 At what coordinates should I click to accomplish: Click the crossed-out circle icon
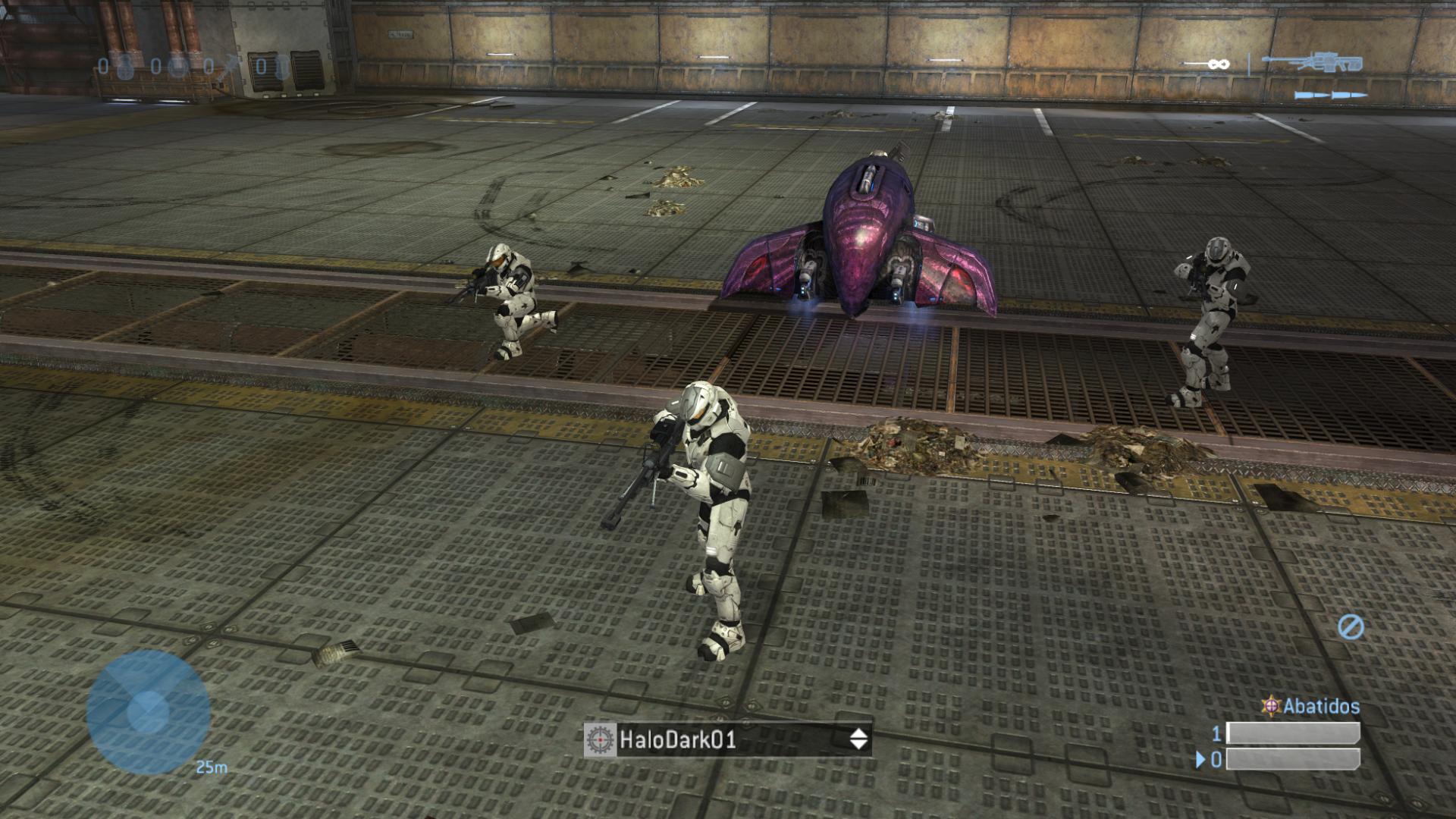click(x=1351, y=626)
